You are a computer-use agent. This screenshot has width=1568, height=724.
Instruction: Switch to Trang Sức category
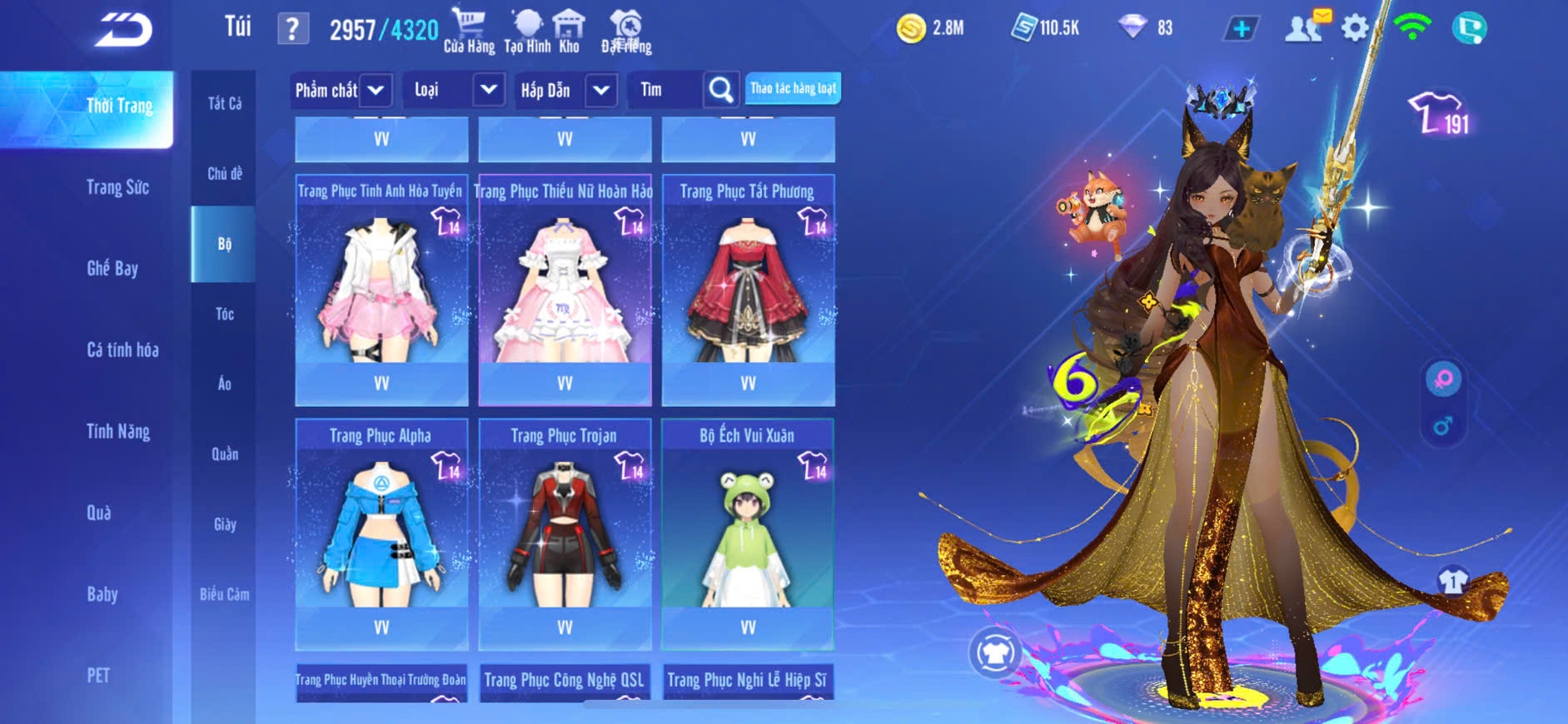pos(117,187)
